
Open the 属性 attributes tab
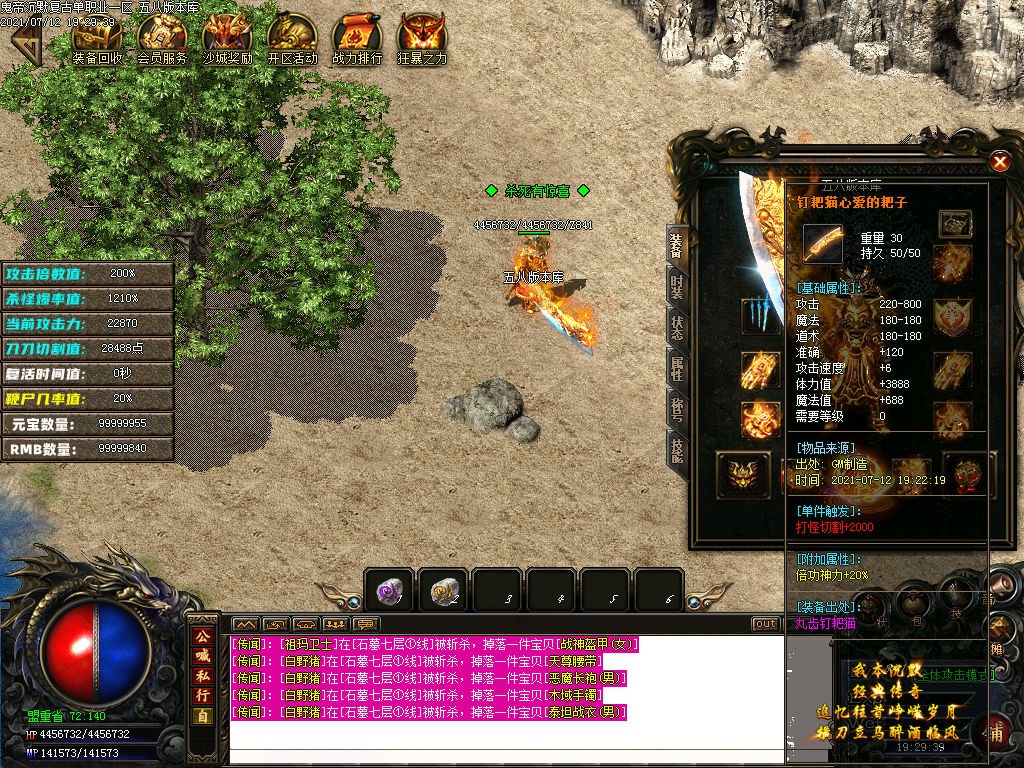click(677, 370)
